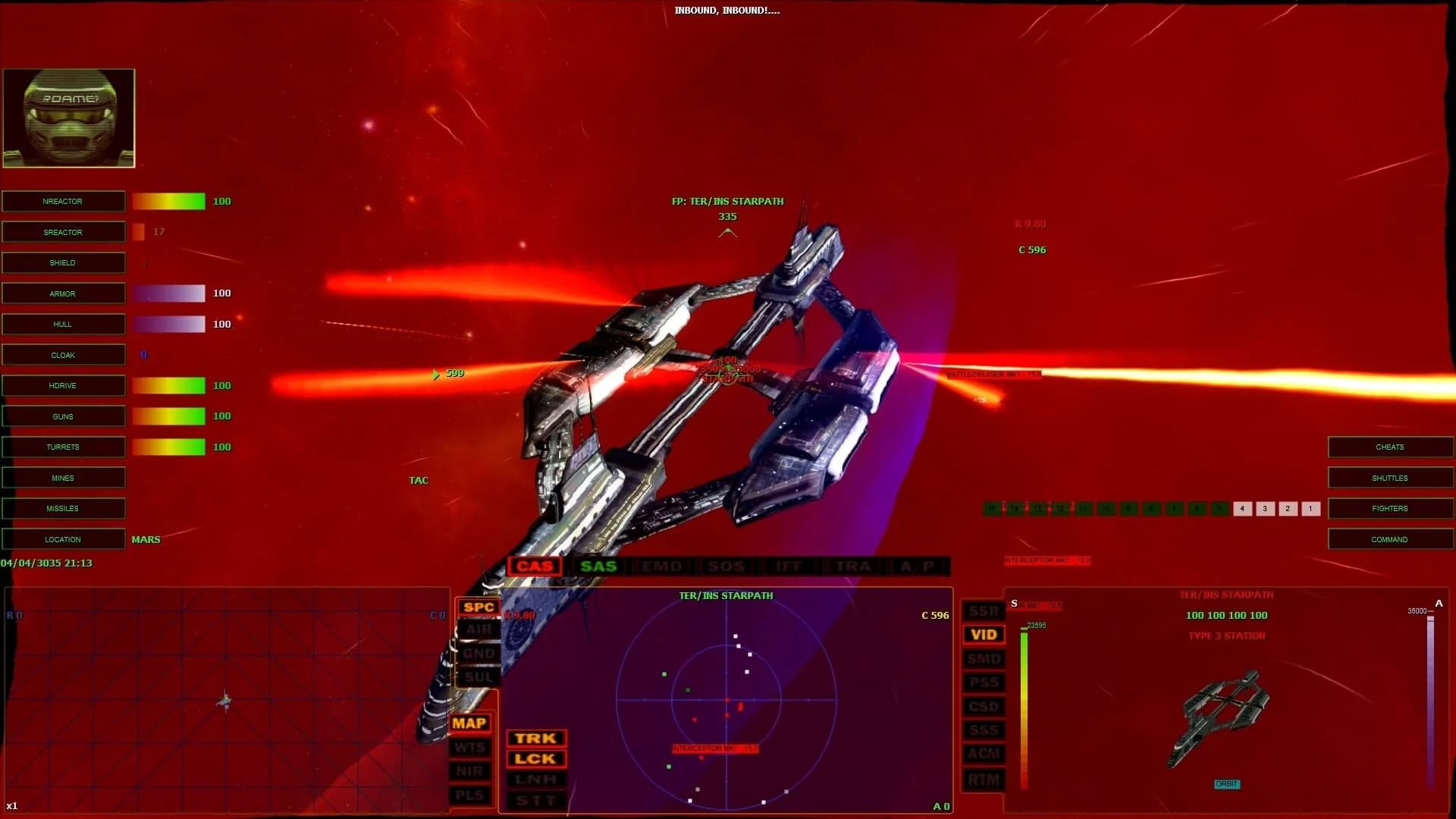Expand the CLOAK status entry

click(x=64, y=354)
